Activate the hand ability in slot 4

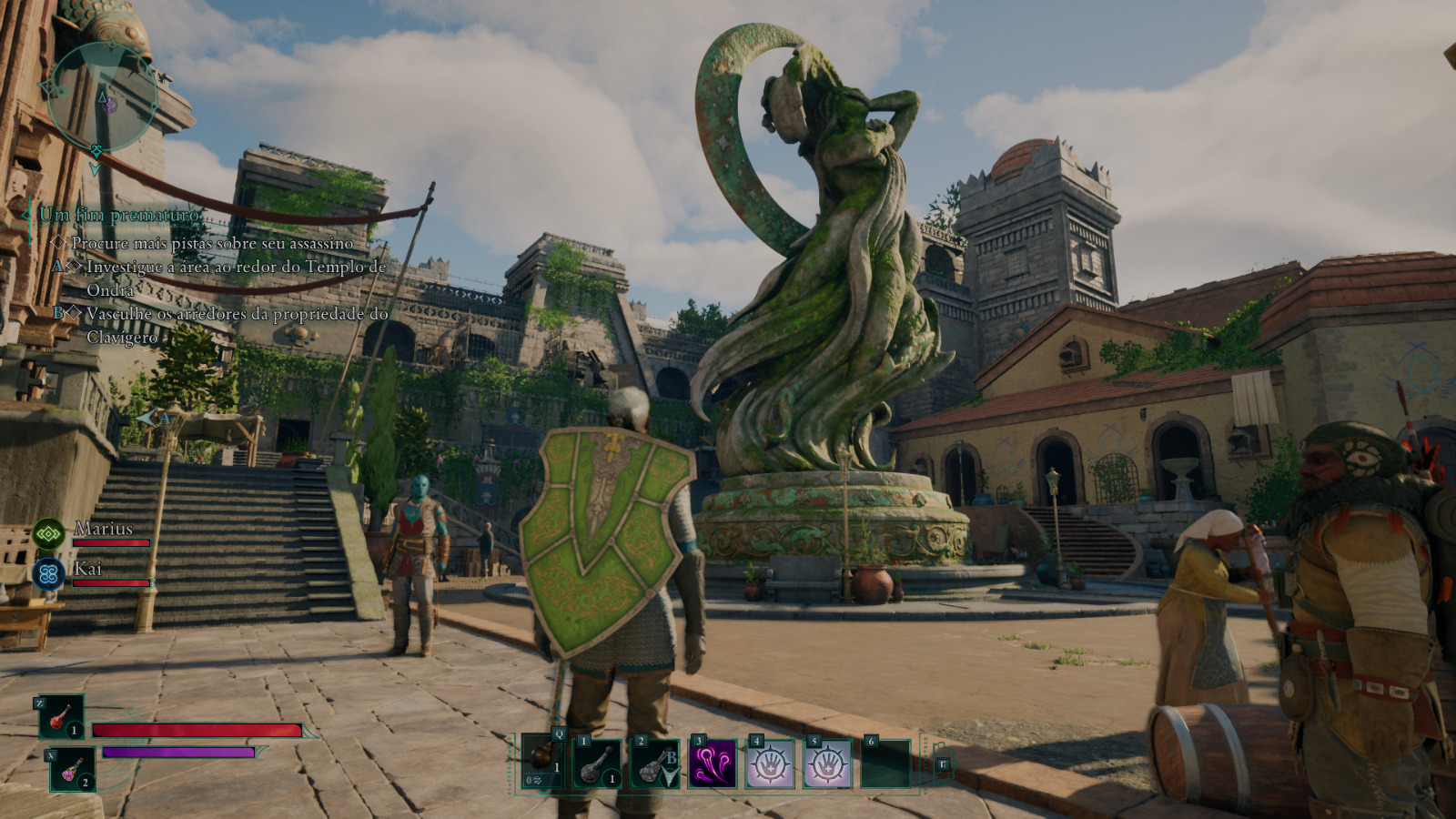770,763
